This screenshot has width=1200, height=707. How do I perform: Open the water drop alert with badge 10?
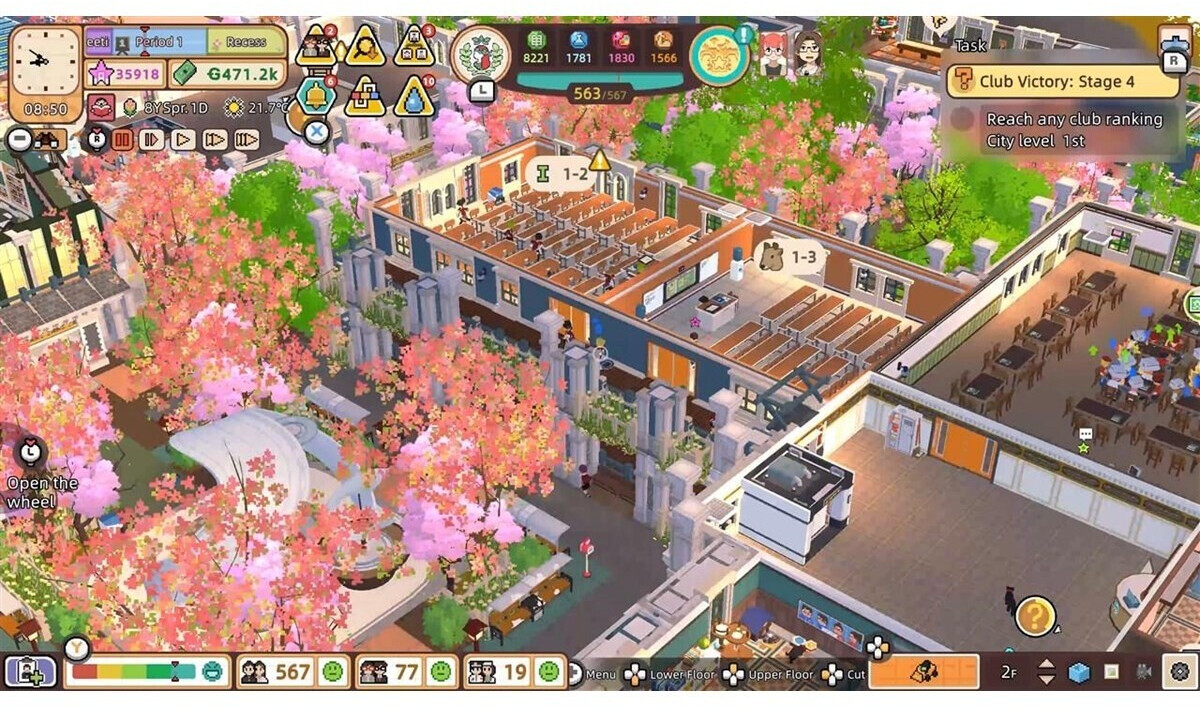(413, 96)
